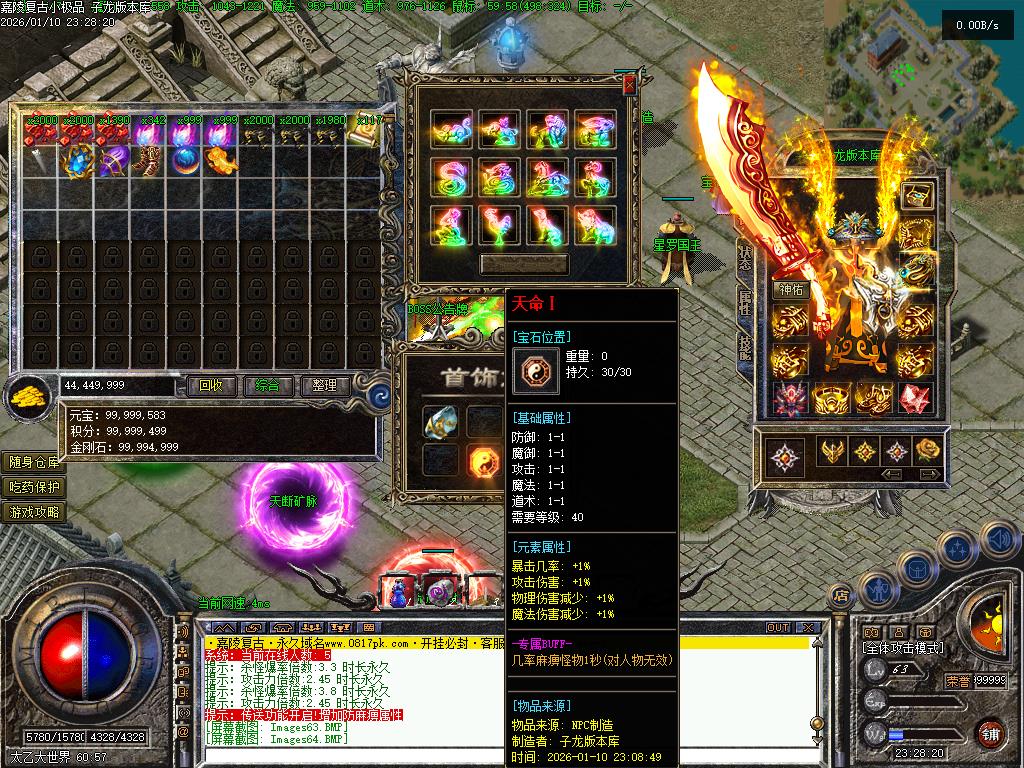
Task: Click the OUT button on the chat window
Action: point(777,628)
